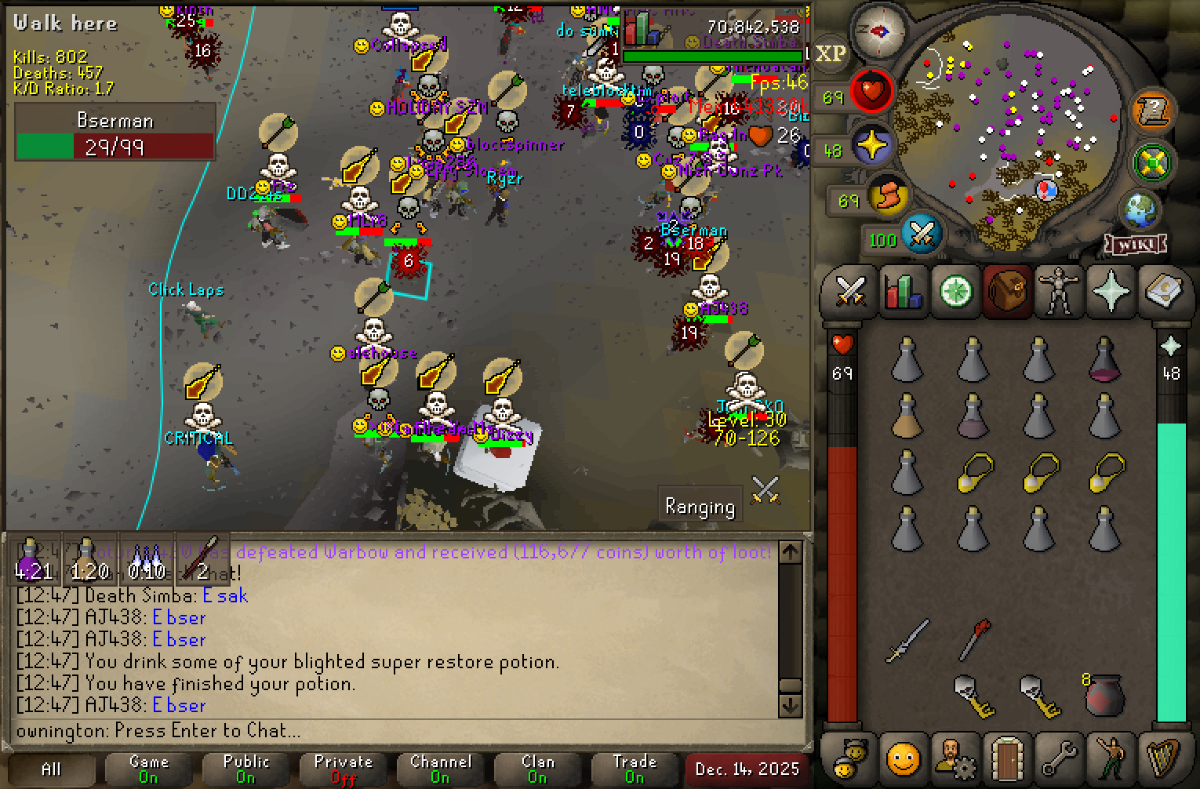Switch to the Skills bar-chart tab
Screen dimensions: 1200x789
pyautogui.click(x=903, y=292)
